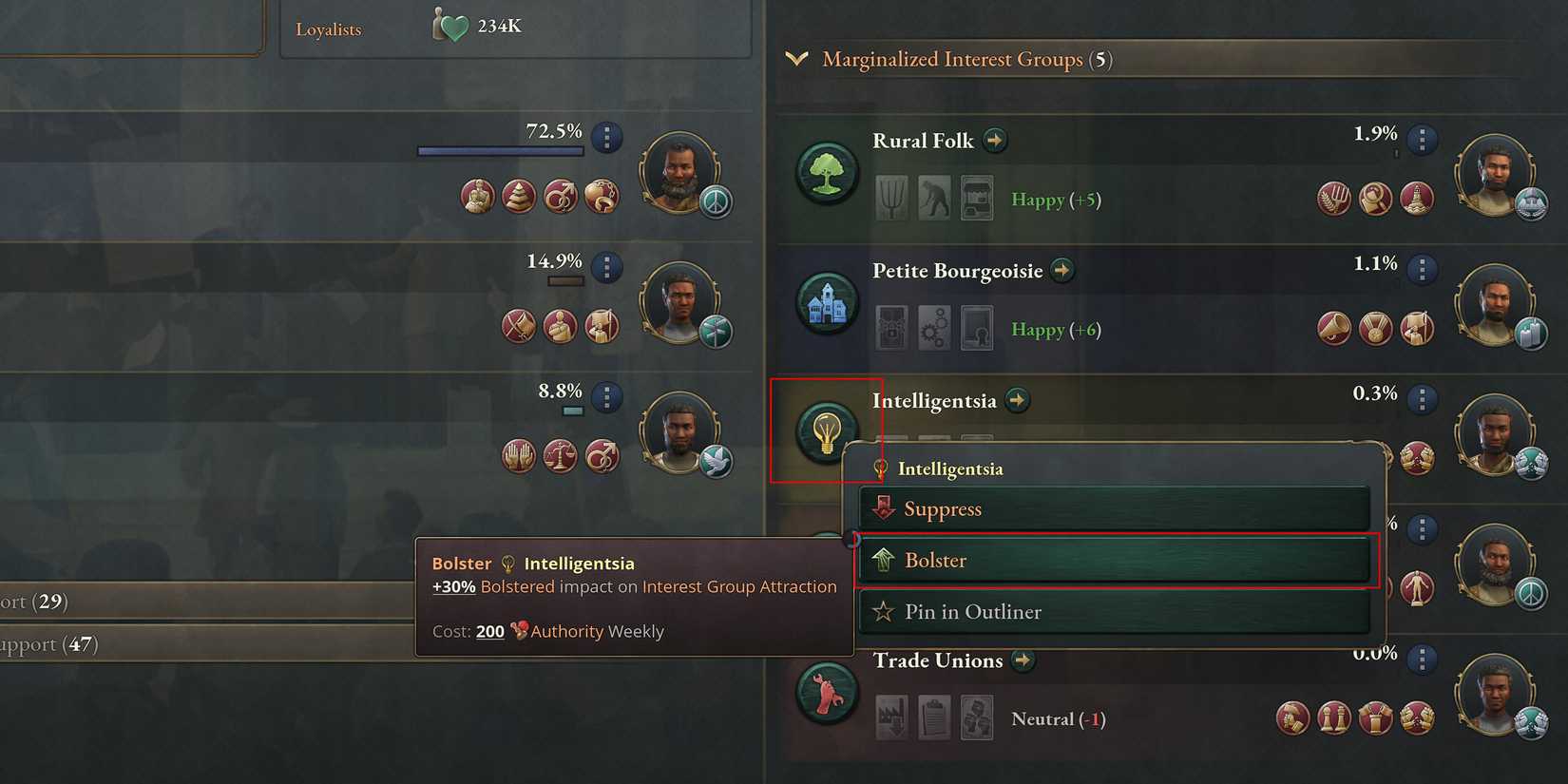This screenshot has height=784, width=1568.
Task: Click the gears icon under Petite Bourgeoisie
Action: click(x=933, y=328)
